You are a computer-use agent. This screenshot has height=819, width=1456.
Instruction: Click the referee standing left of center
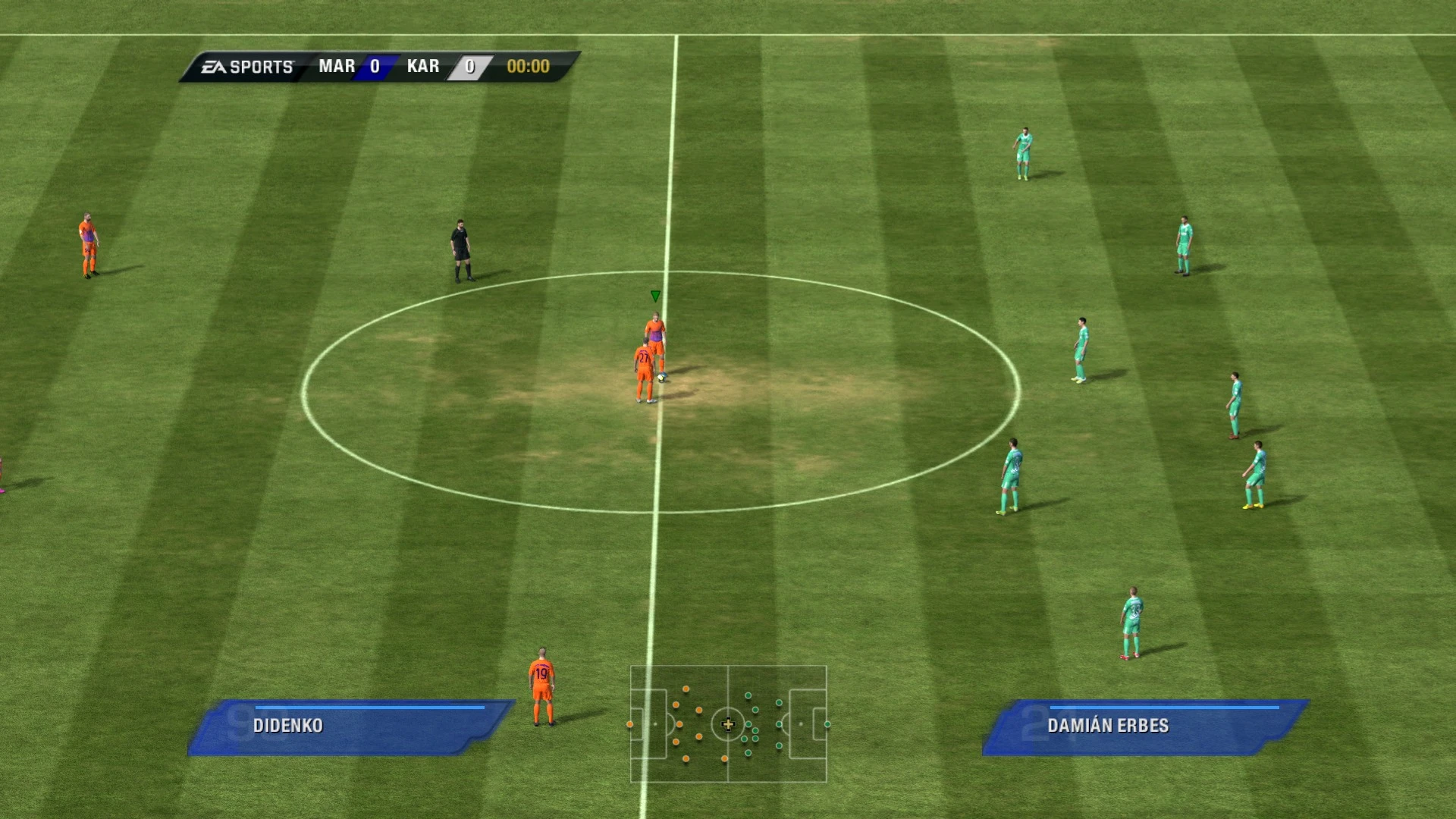[x=460, y=250]
